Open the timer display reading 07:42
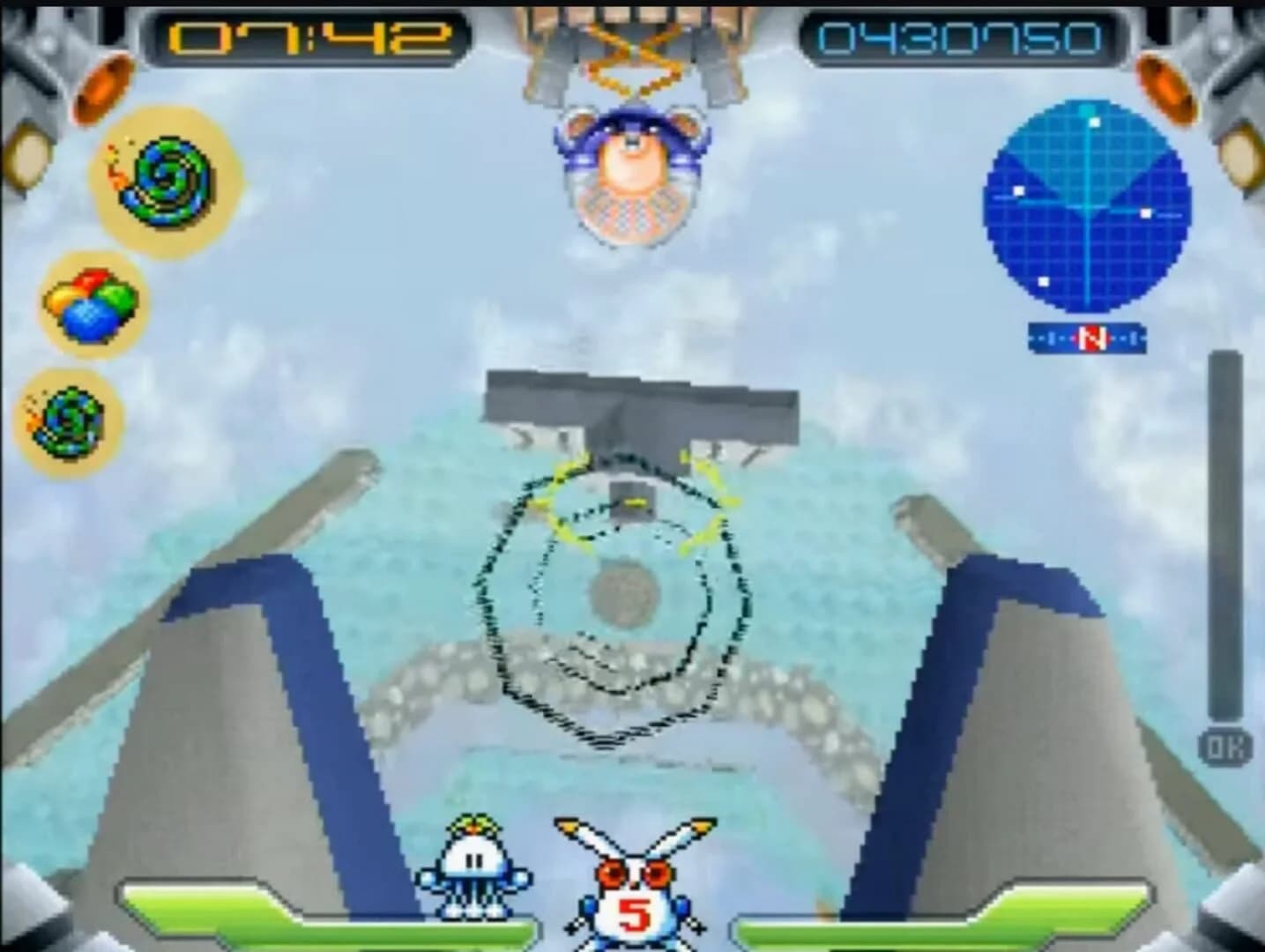The height and width of the screenshot is (952, 1265). click(x=304, y=37)
